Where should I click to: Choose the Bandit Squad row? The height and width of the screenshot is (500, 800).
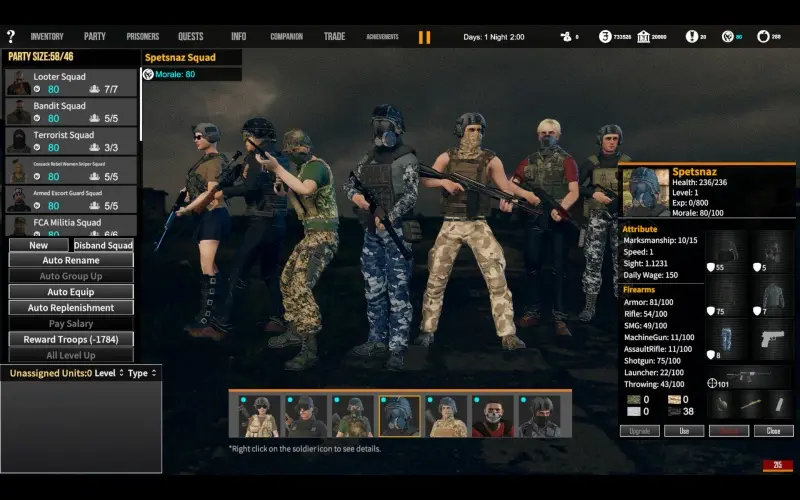click(x=71, y=112)
